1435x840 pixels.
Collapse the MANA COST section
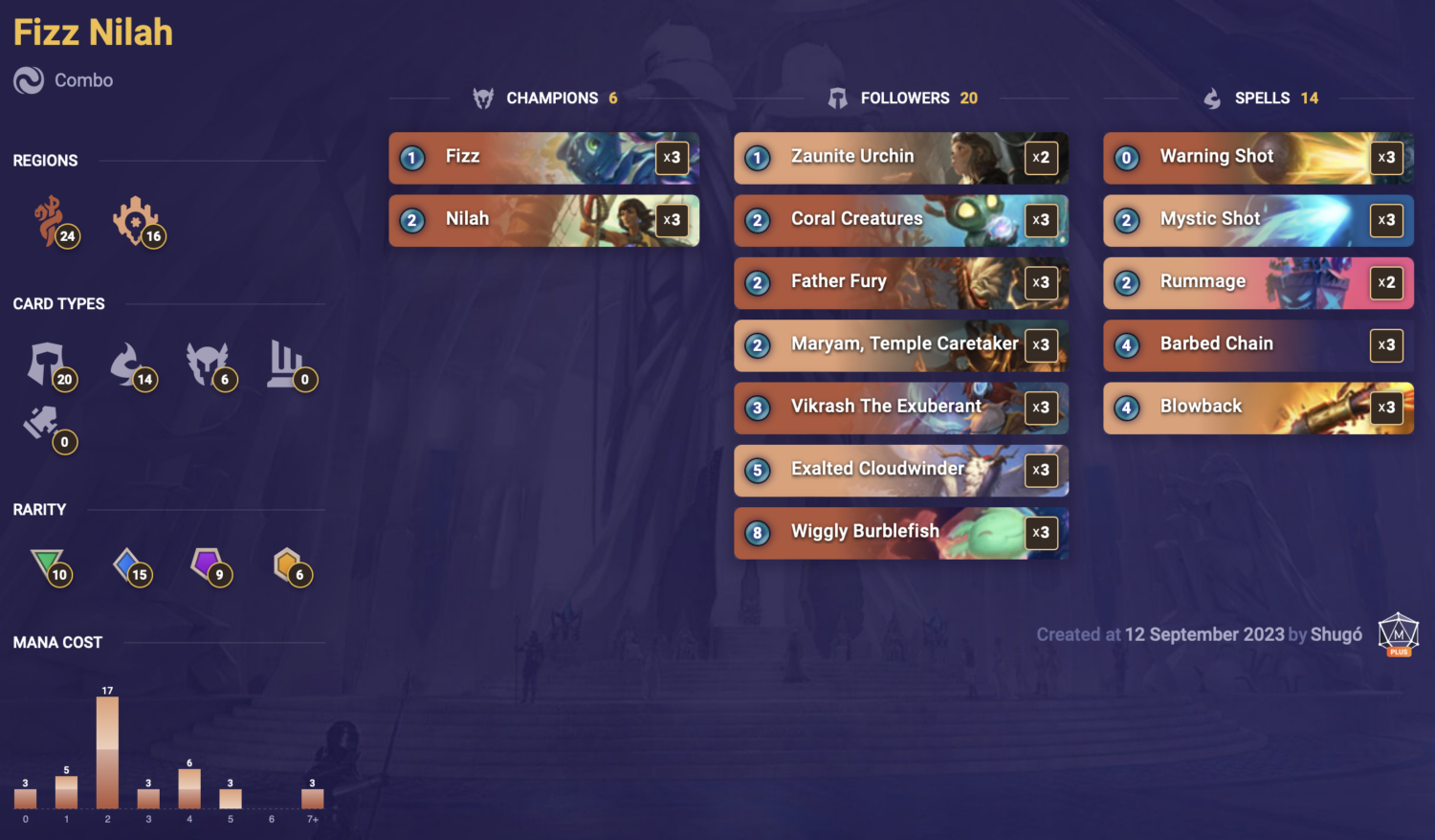57,642
